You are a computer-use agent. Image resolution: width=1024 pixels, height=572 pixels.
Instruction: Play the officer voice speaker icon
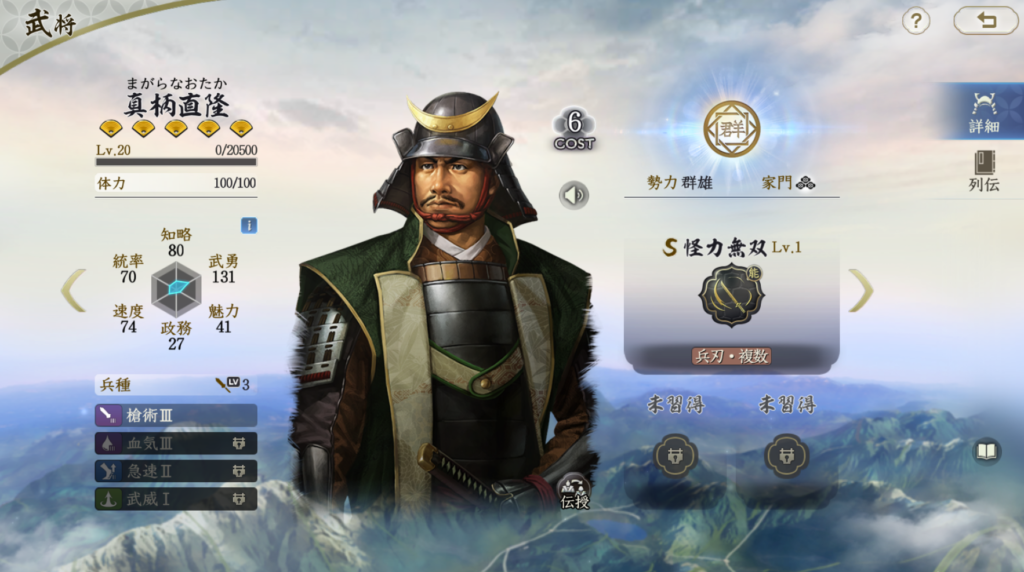coord(574,195)
